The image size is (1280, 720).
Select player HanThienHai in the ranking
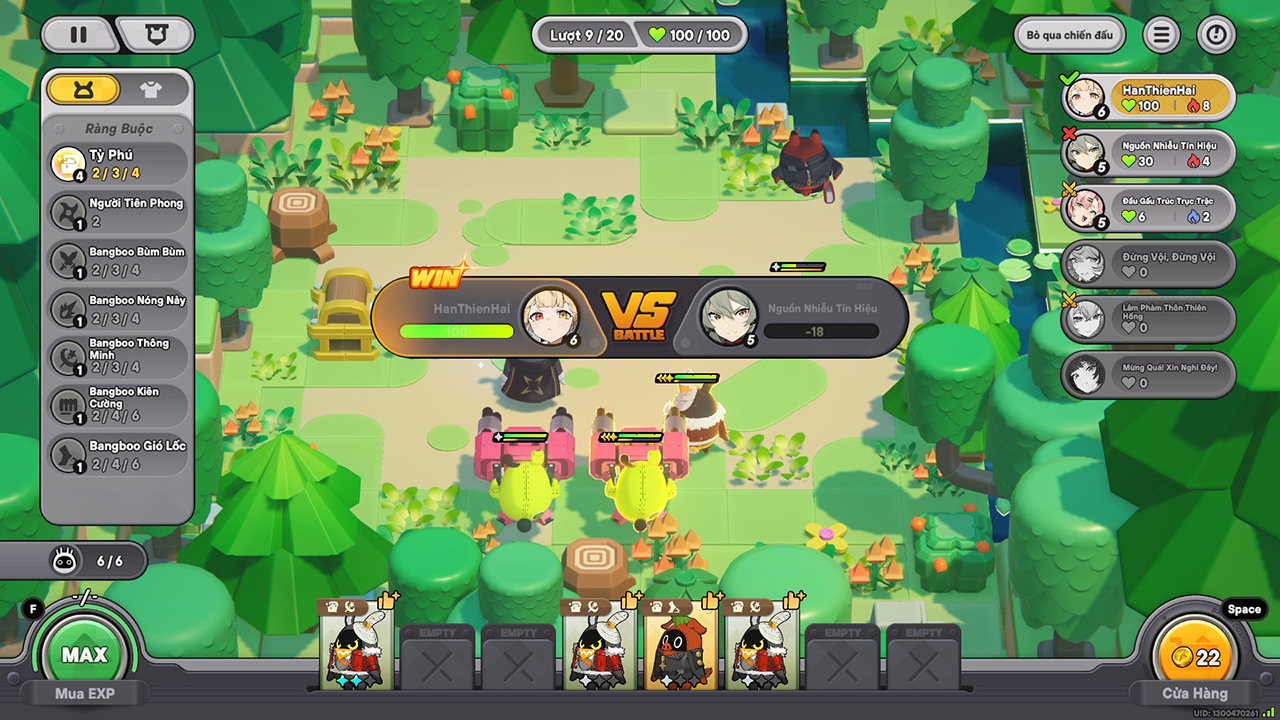pyautogui.click(x=1148, y=98)
